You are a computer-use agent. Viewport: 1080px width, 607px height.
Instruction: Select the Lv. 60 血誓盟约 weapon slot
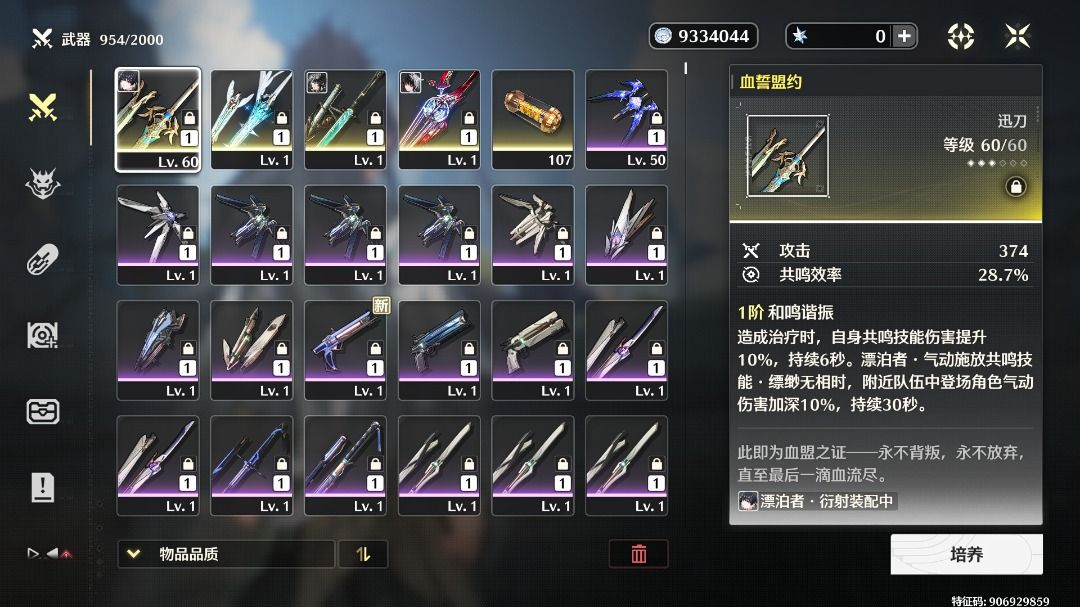pos(158,120)
